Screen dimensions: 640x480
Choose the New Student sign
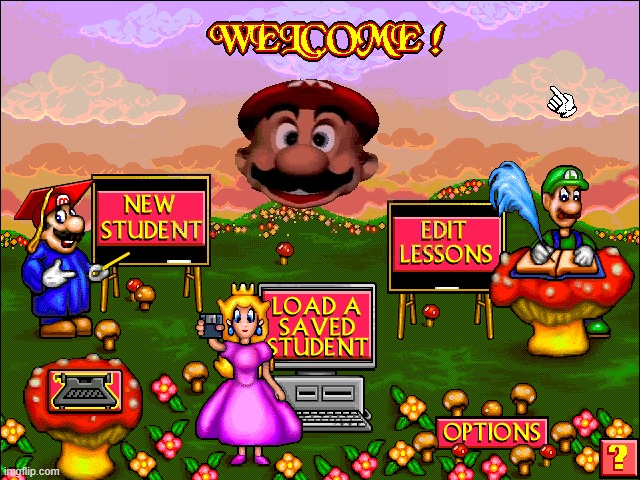coord(150,219)
